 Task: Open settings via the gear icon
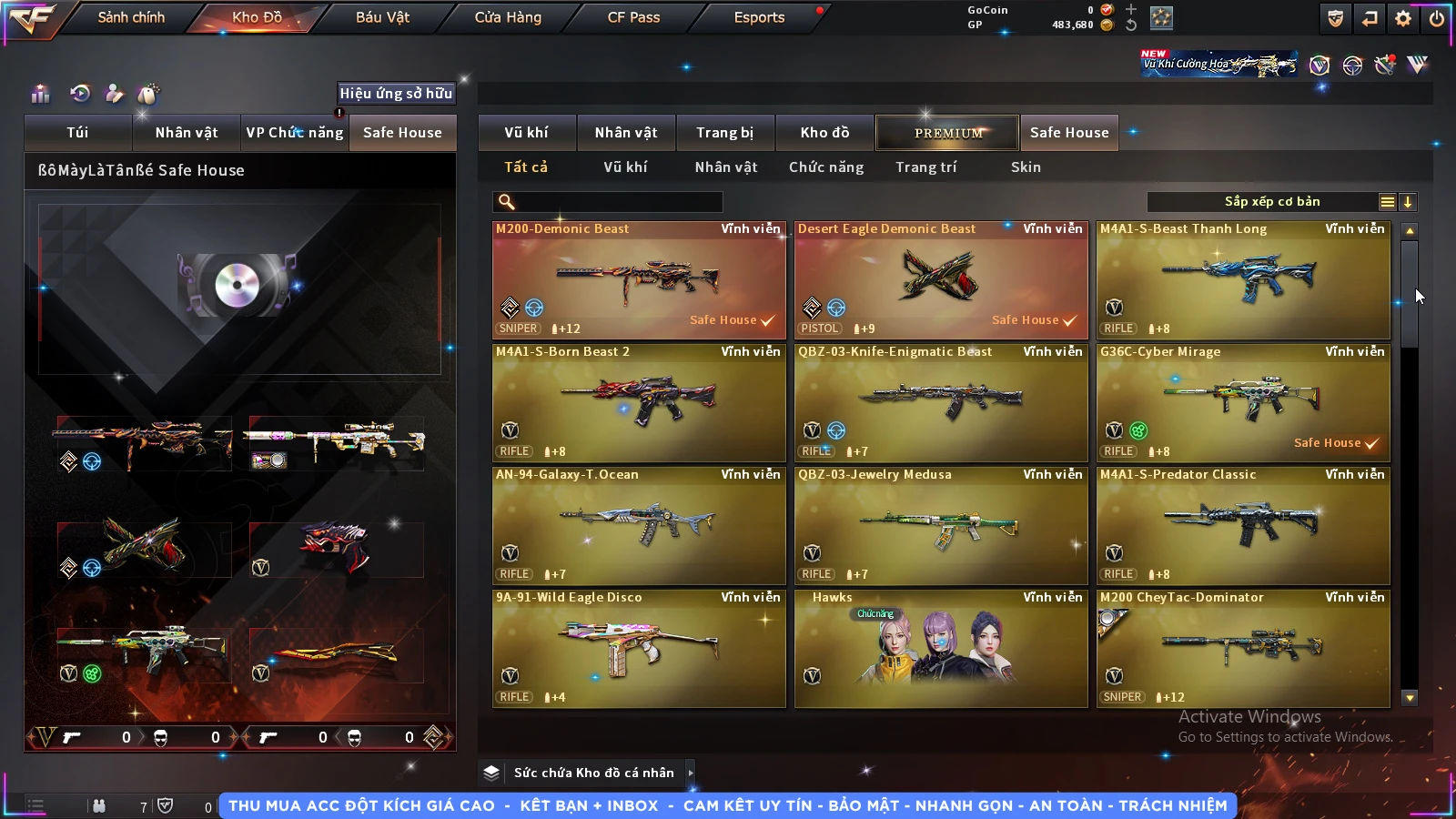pyautogui.click(x=1403, y=18)
